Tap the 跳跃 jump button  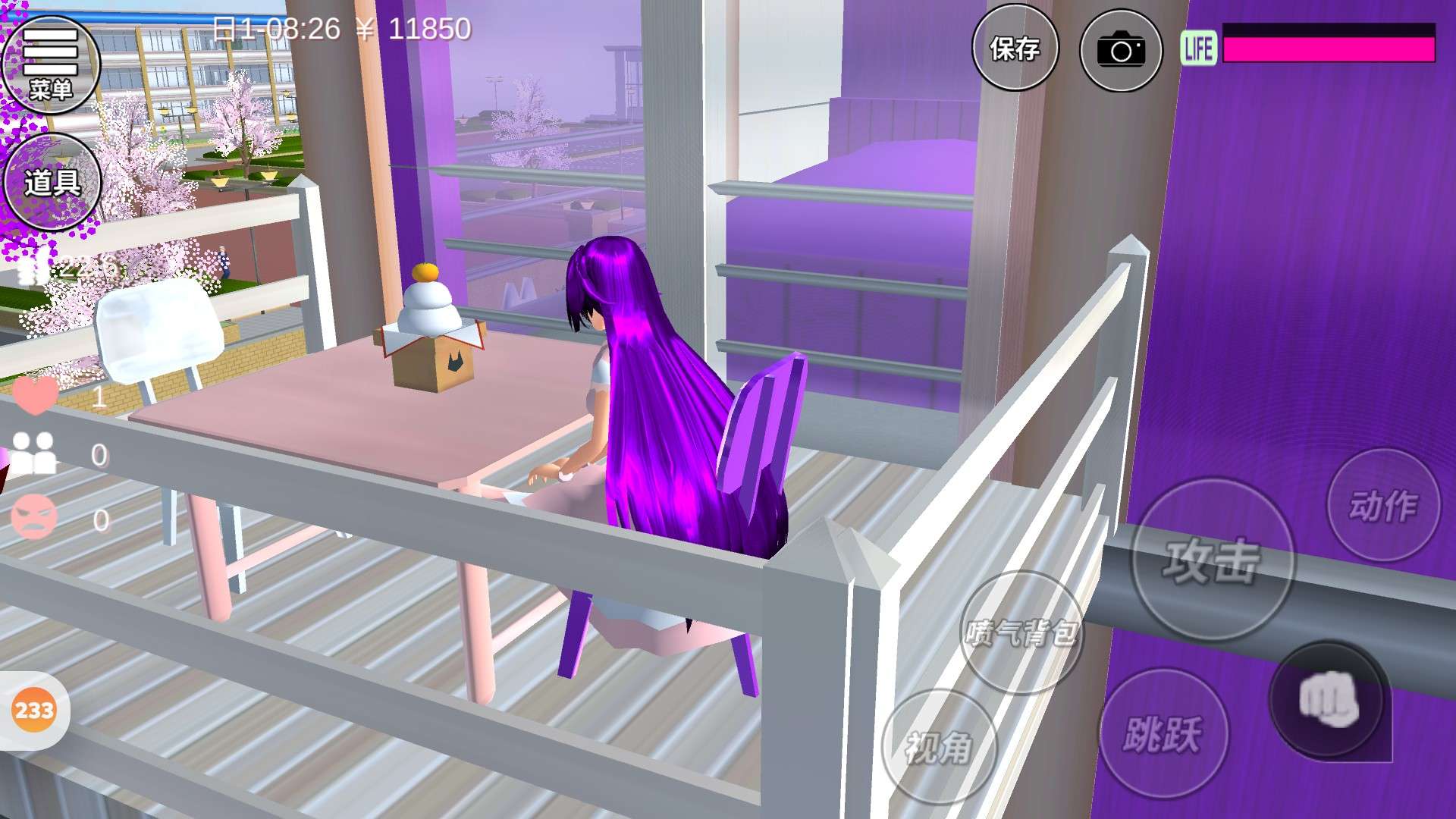pos(1163,733)
